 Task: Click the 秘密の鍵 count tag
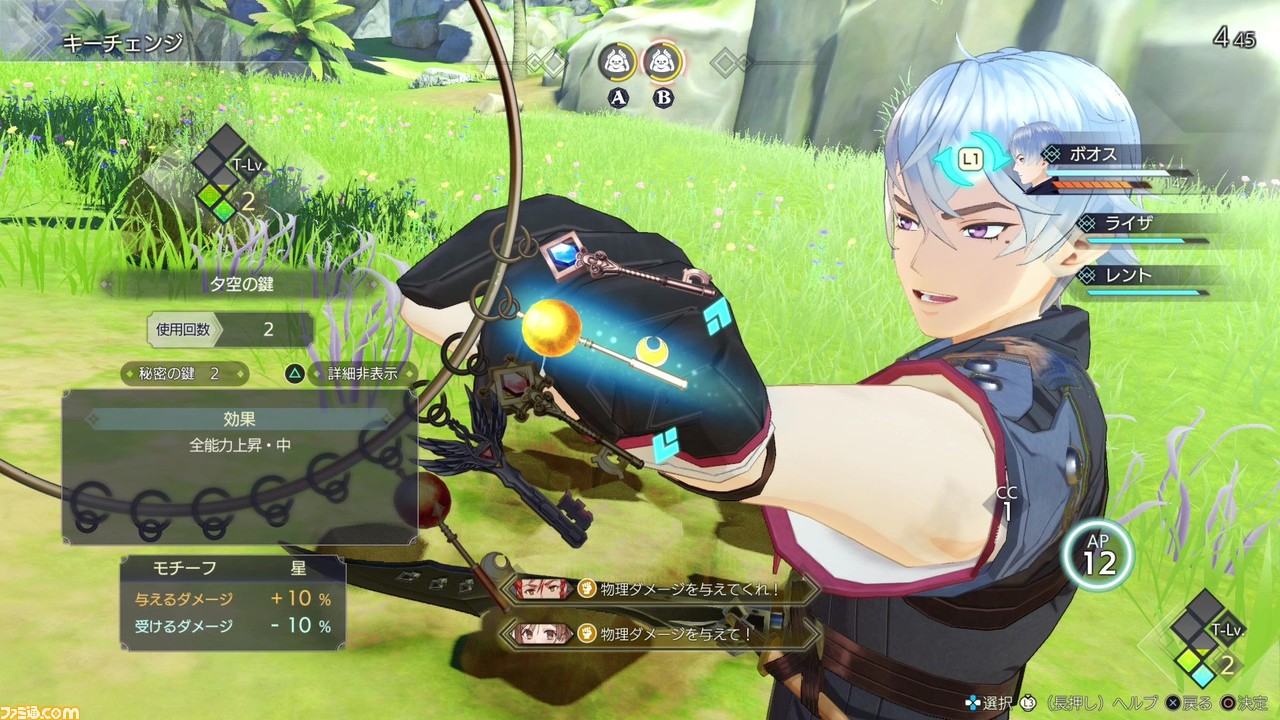point(185,374)
